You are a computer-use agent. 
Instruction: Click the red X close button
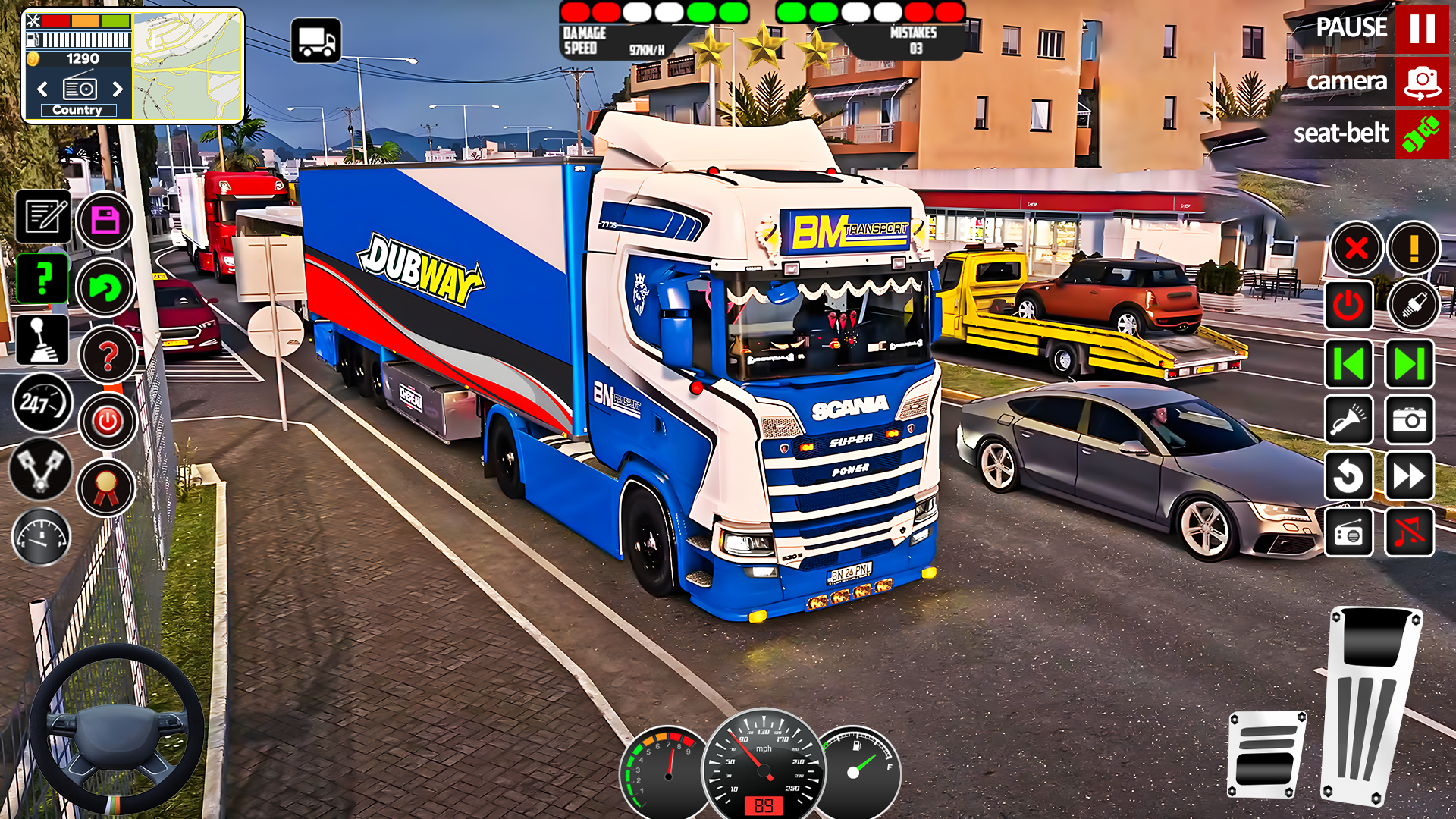click(1355, 248)
